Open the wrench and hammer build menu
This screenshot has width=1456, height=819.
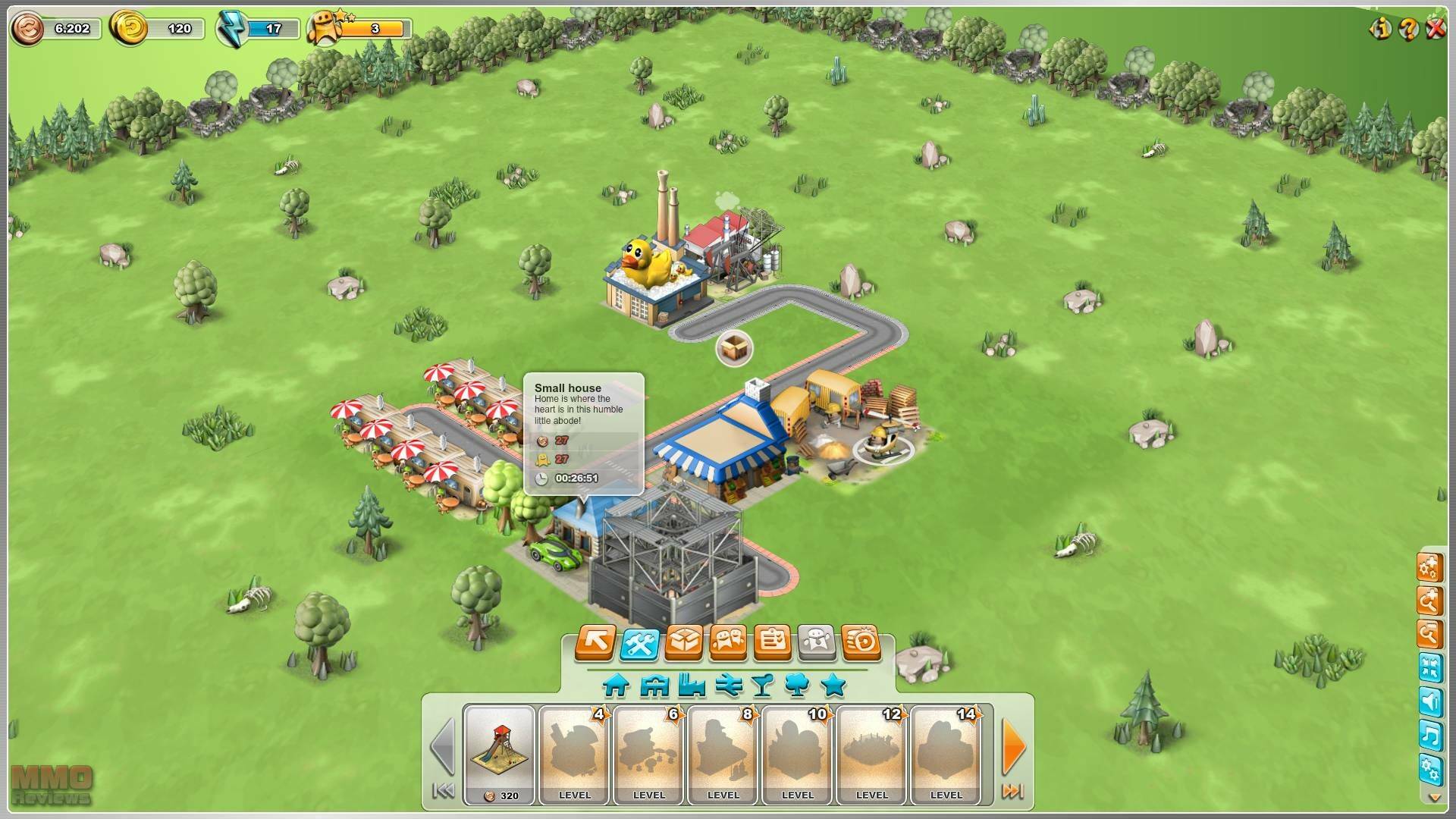pos(639,643)
